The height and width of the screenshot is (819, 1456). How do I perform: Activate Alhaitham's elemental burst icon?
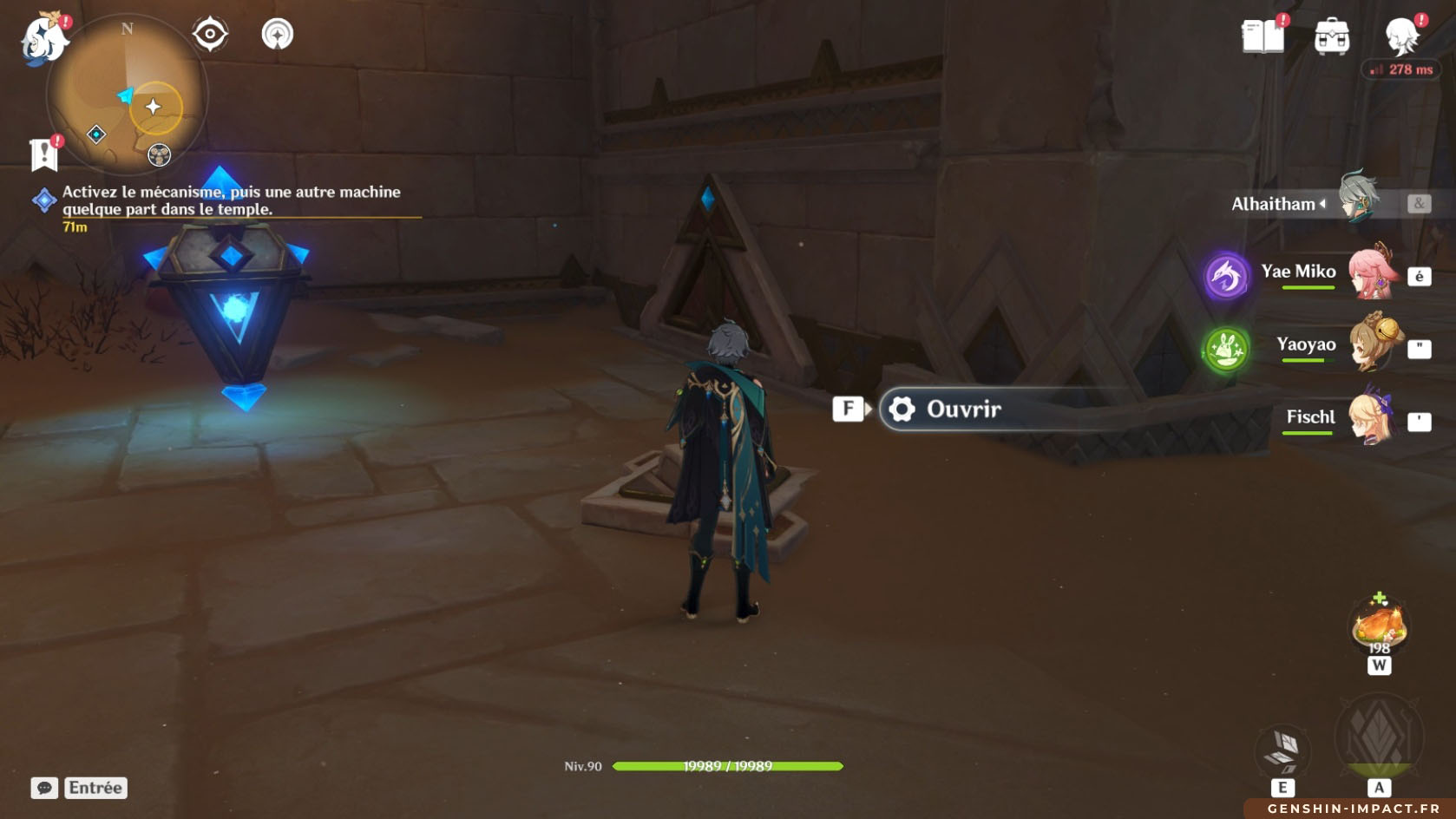(x=1379, y=737)
